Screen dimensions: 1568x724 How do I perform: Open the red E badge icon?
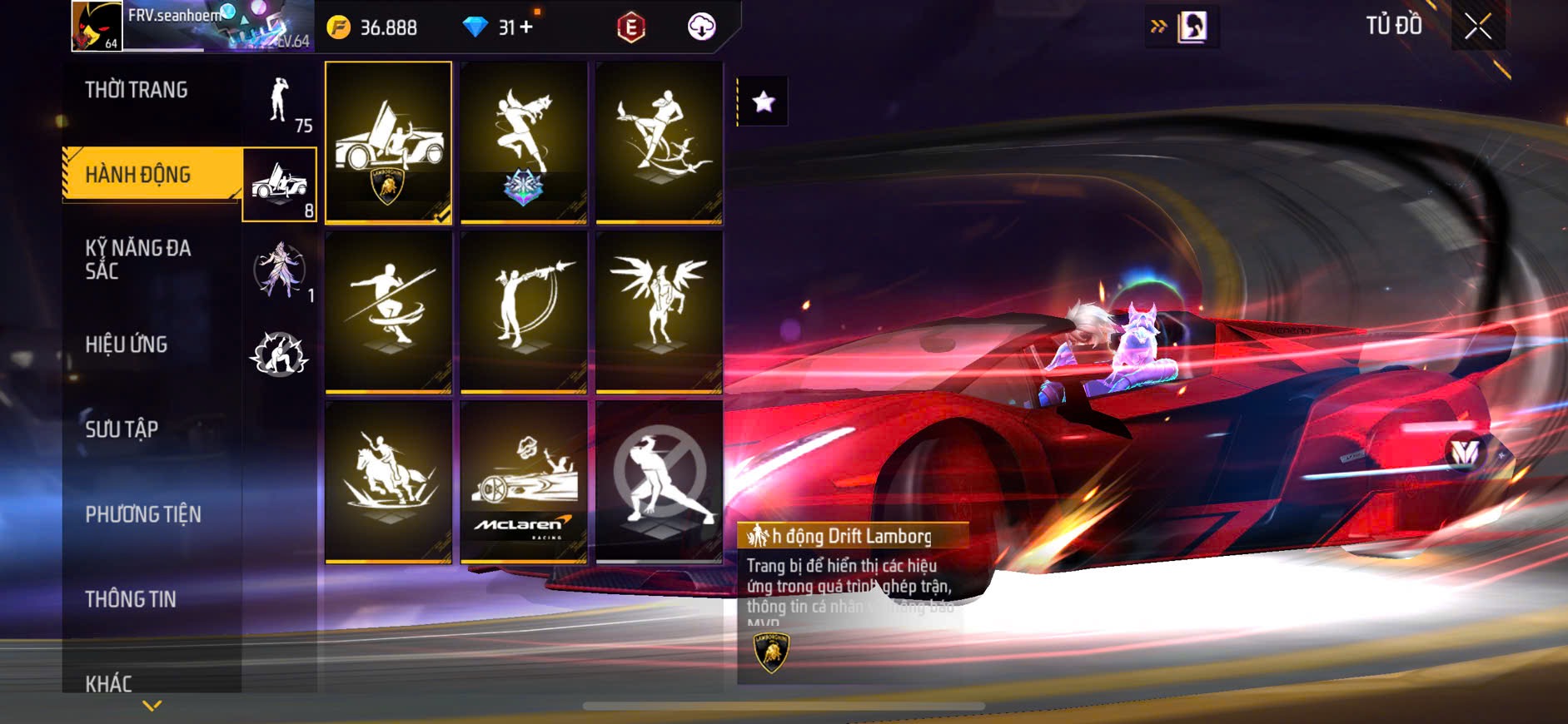click(x=631, y=27)
